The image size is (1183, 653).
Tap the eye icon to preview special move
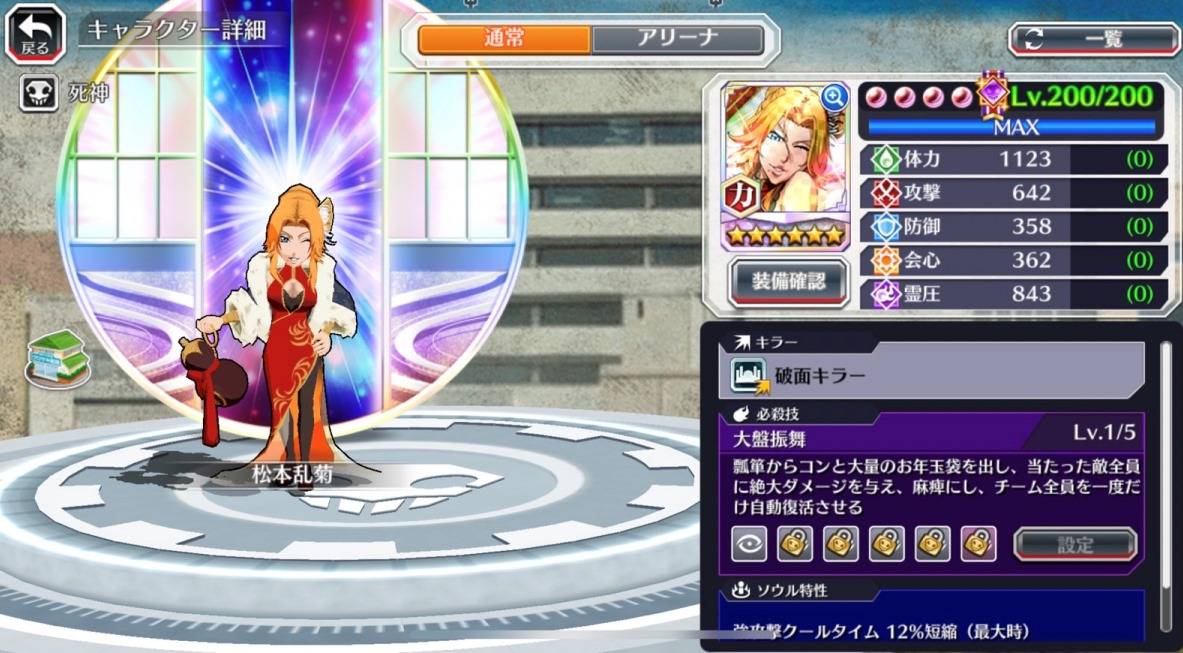tap(749, 543)
